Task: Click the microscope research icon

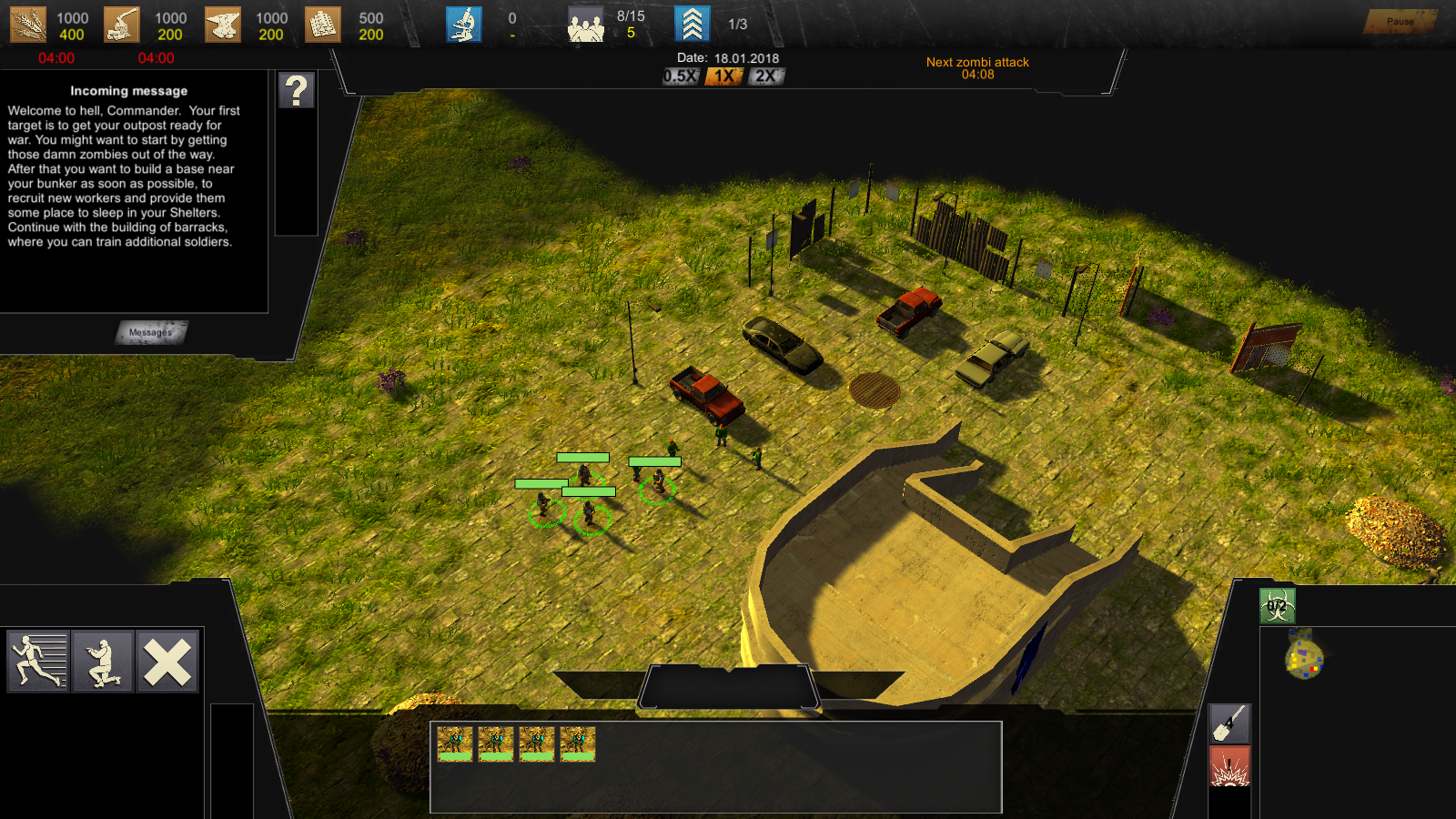Action: point(464,25)
